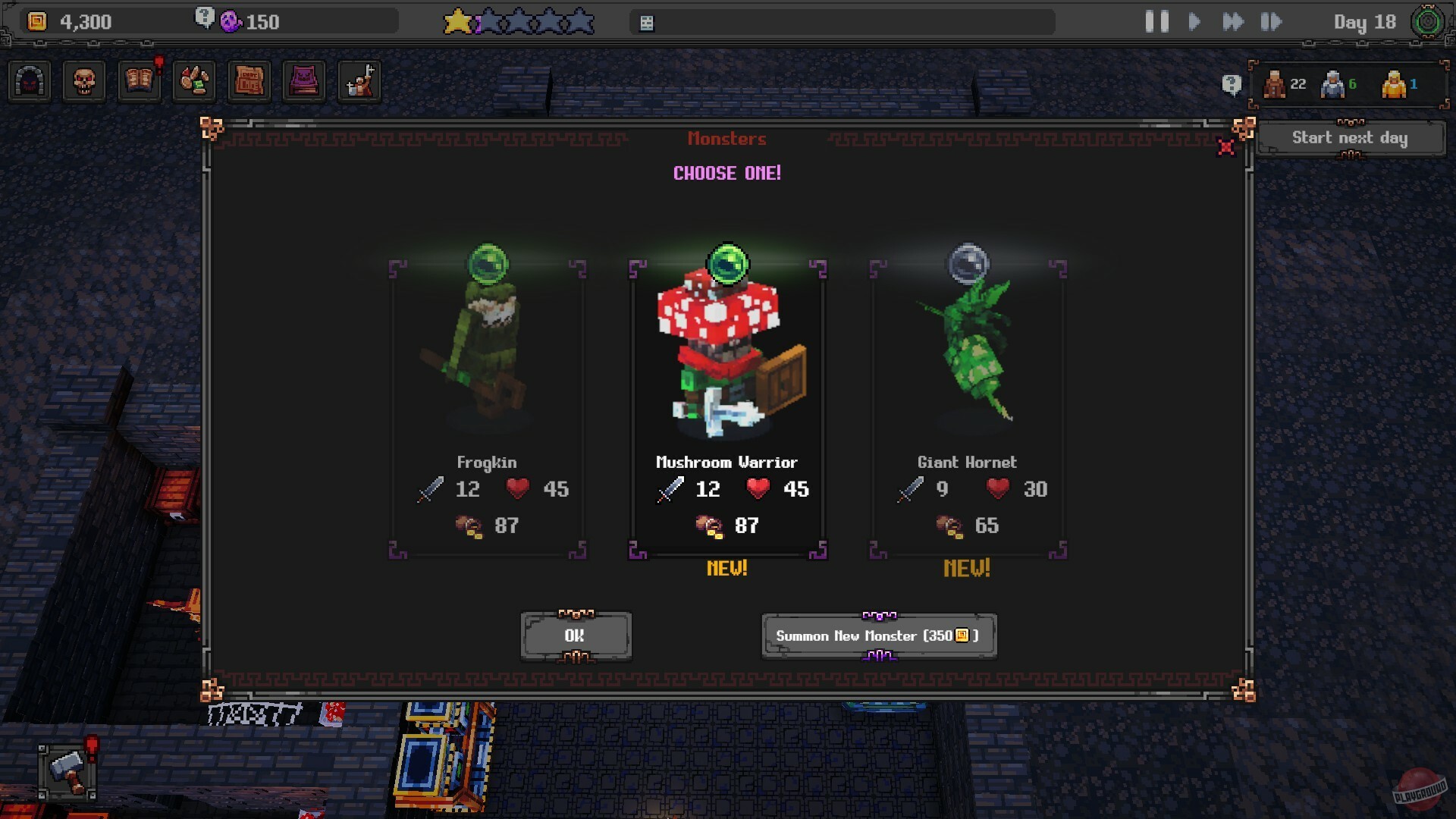Viewport: 1456px width, 819px height.
Task: Open the spellbook icon
Action: [x=139, y=81]
